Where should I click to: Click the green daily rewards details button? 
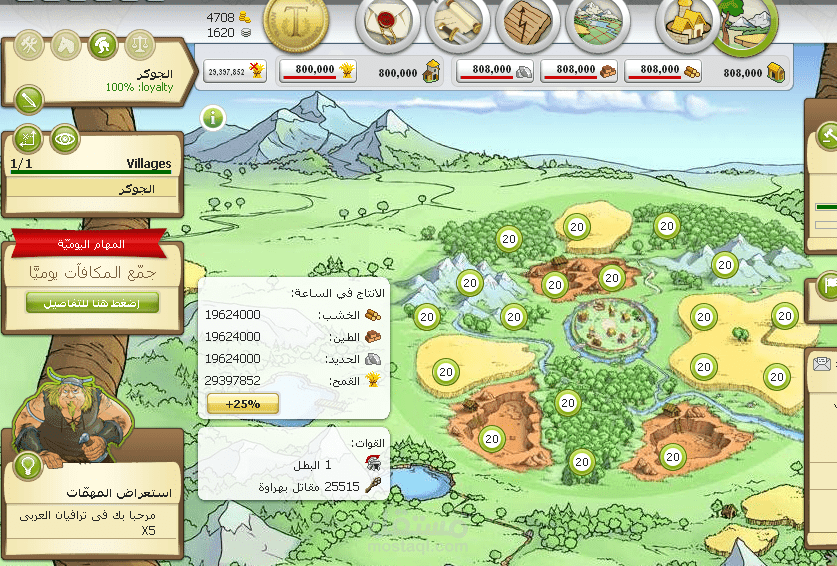92,303
